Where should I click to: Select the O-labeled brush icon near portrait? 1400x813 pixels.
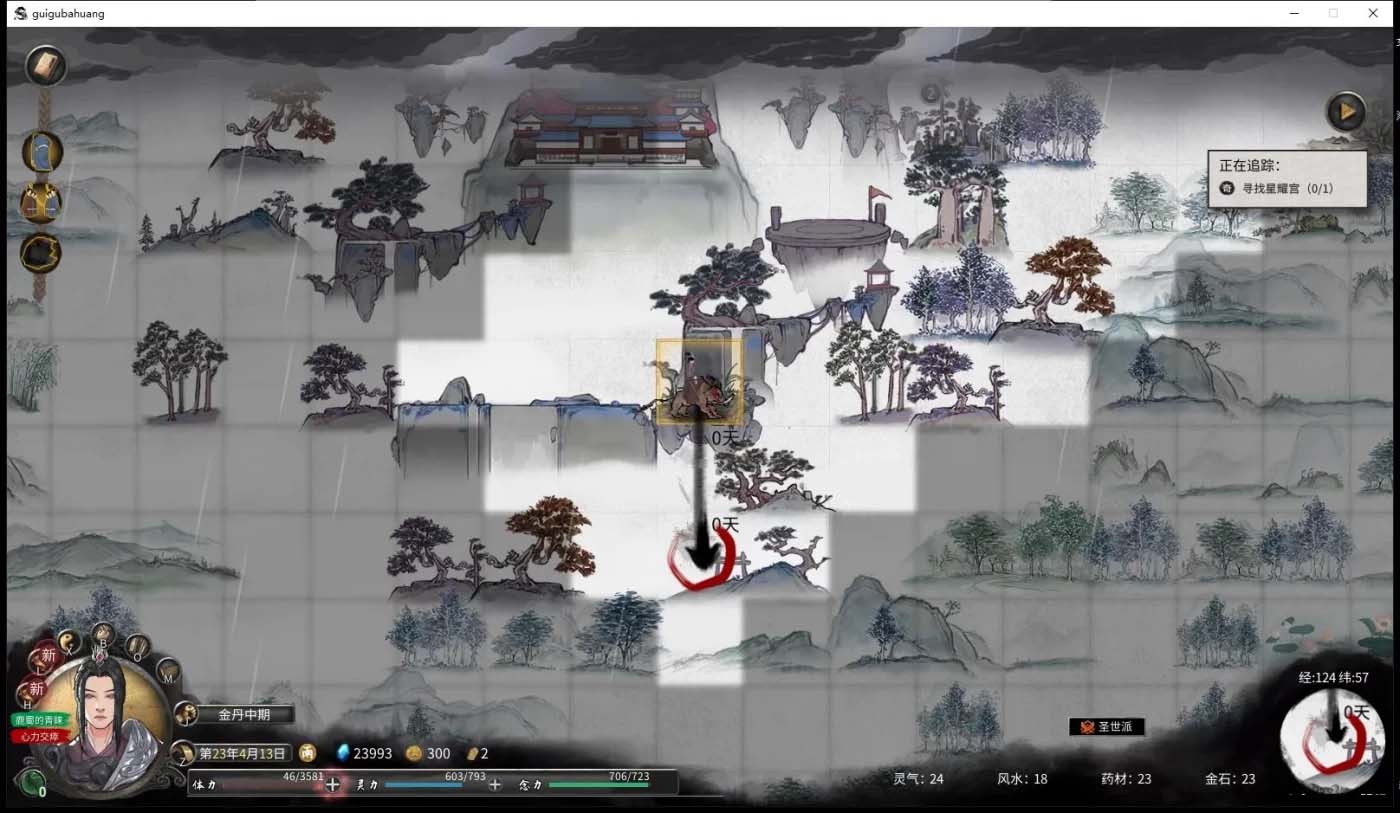pyautogui.click(x=139, y=645)
